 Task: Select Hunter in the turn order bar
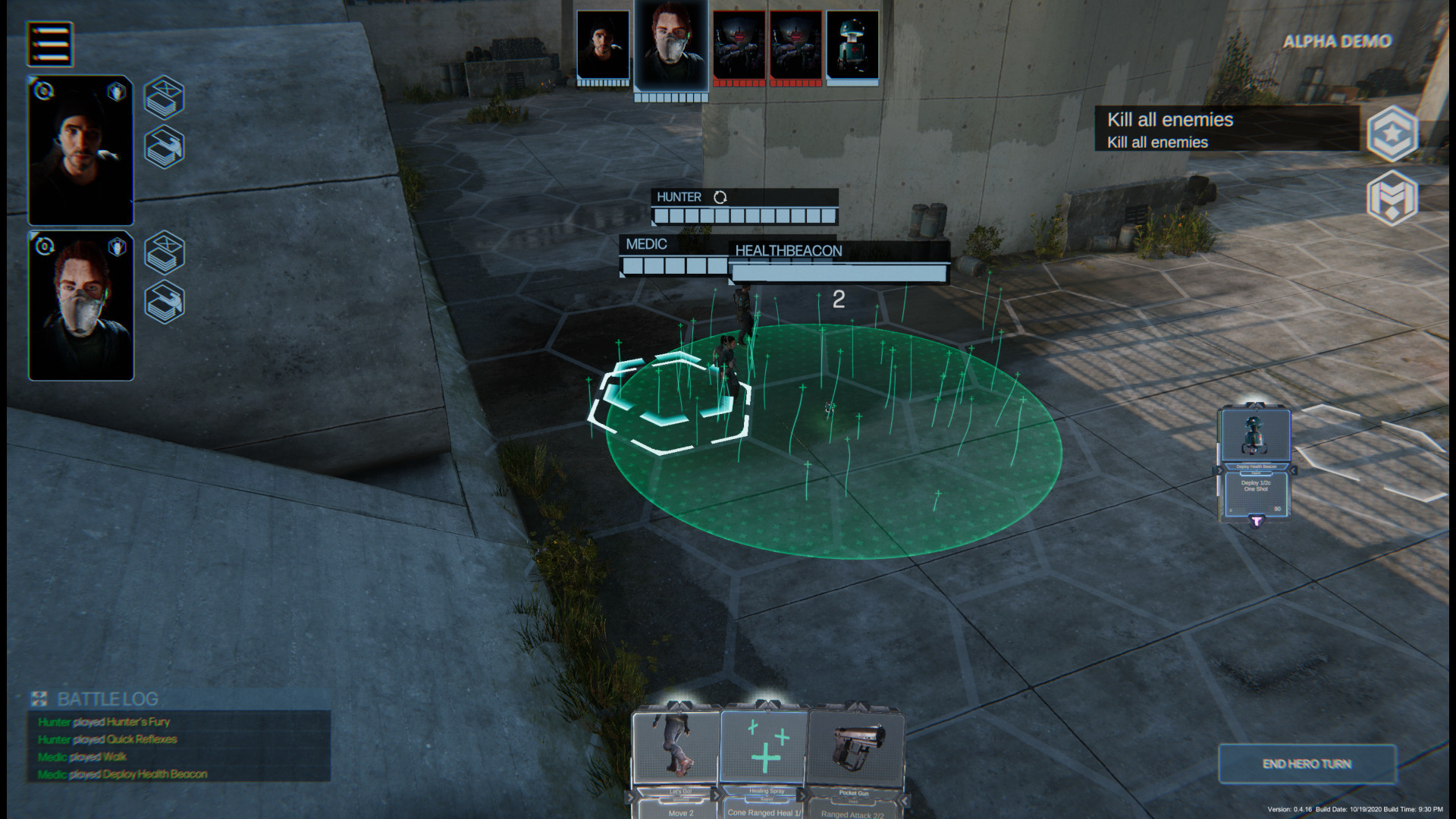[x=603, y=44]
